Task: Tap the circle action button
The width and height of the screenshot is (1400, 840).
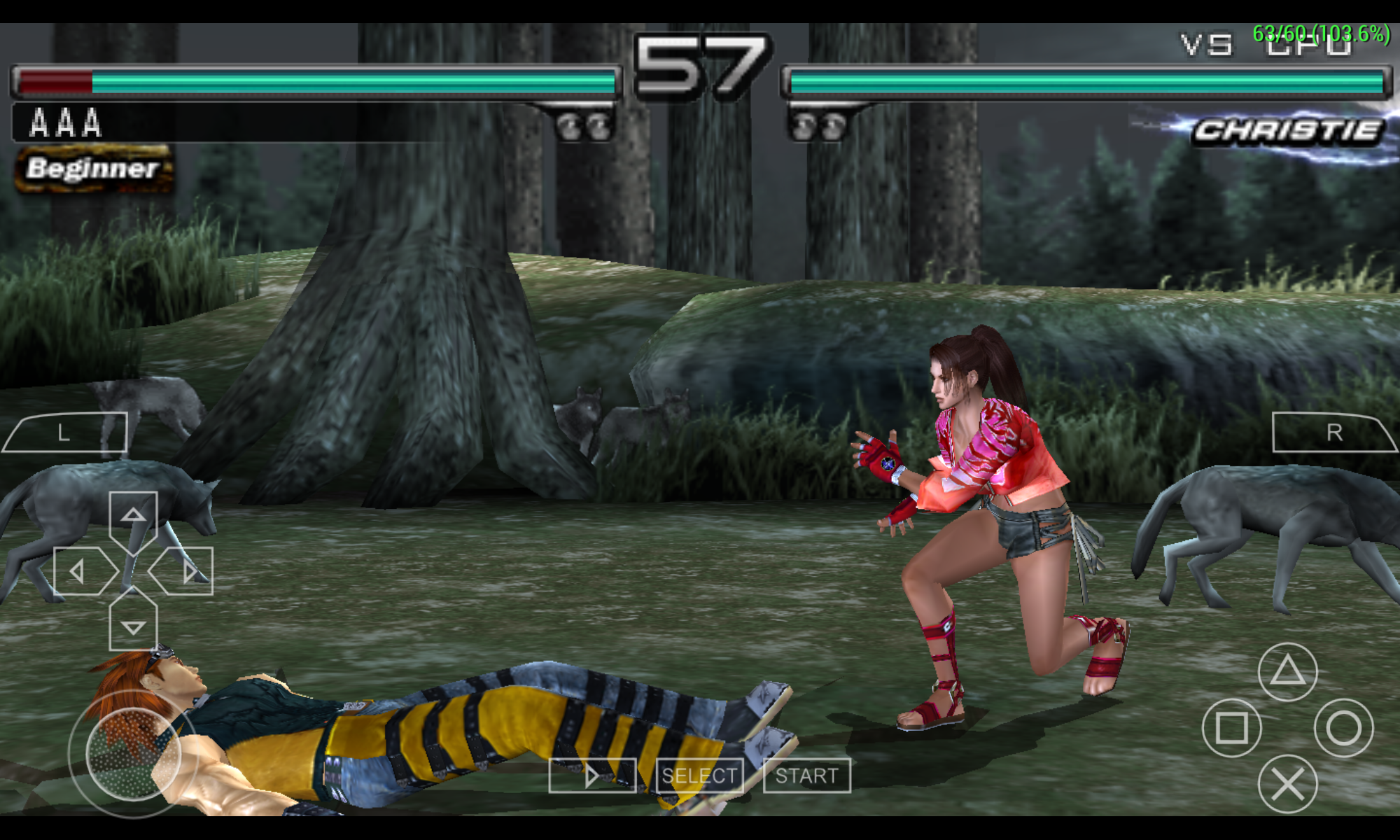Action: tap(1343, 728)
